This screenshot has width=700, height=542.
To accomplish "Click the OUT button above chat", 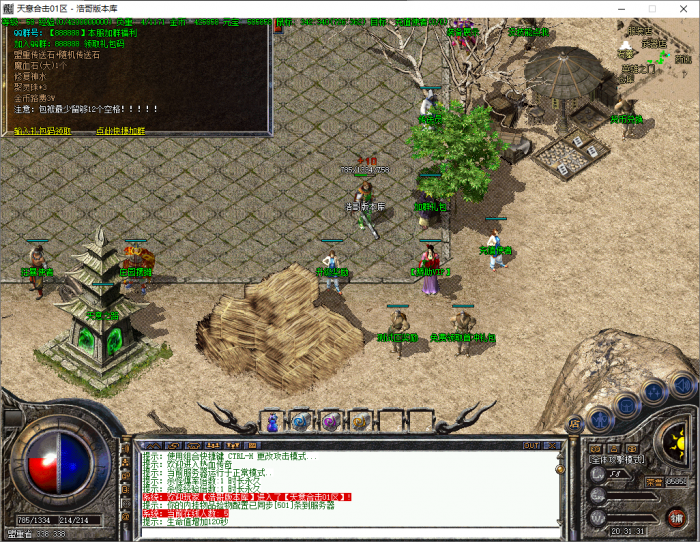I will (x=531, y=445).
